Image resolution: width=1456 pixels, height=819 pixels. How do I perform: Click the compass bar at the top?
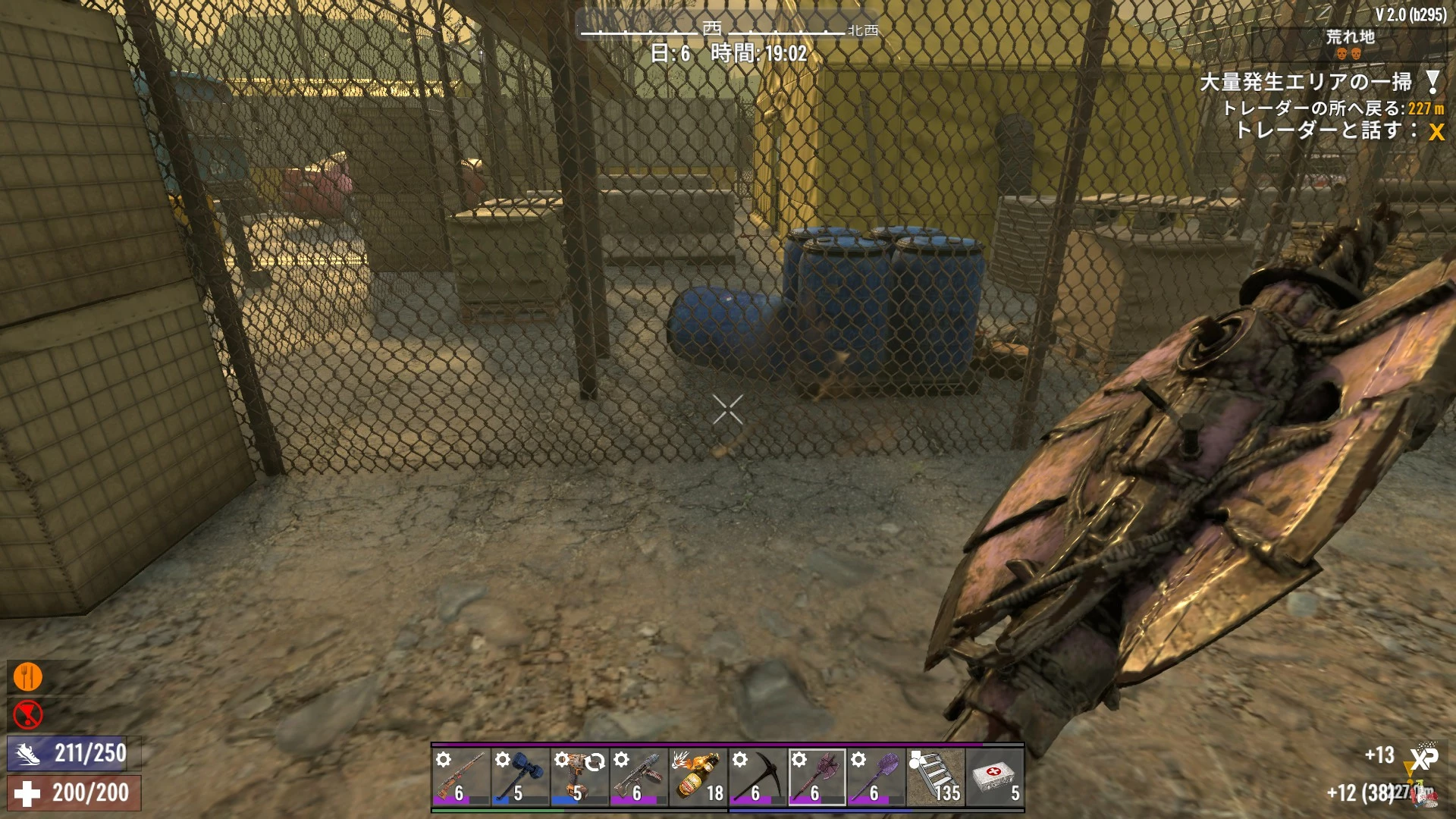coord(728,30)
